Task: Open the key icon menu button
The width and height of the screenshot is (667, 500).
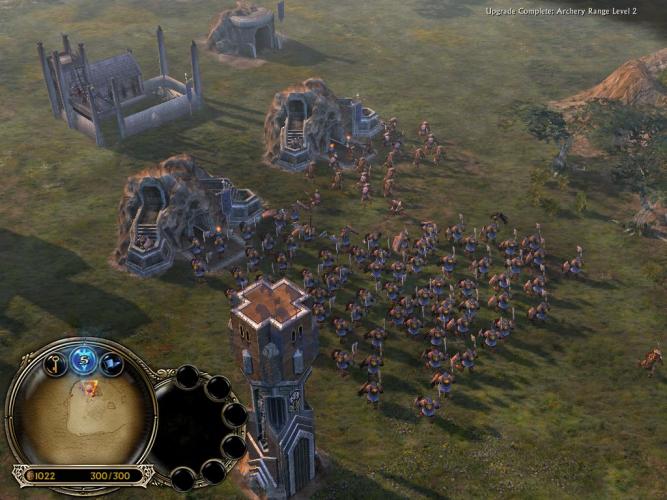Action: (x=54, y=365)
